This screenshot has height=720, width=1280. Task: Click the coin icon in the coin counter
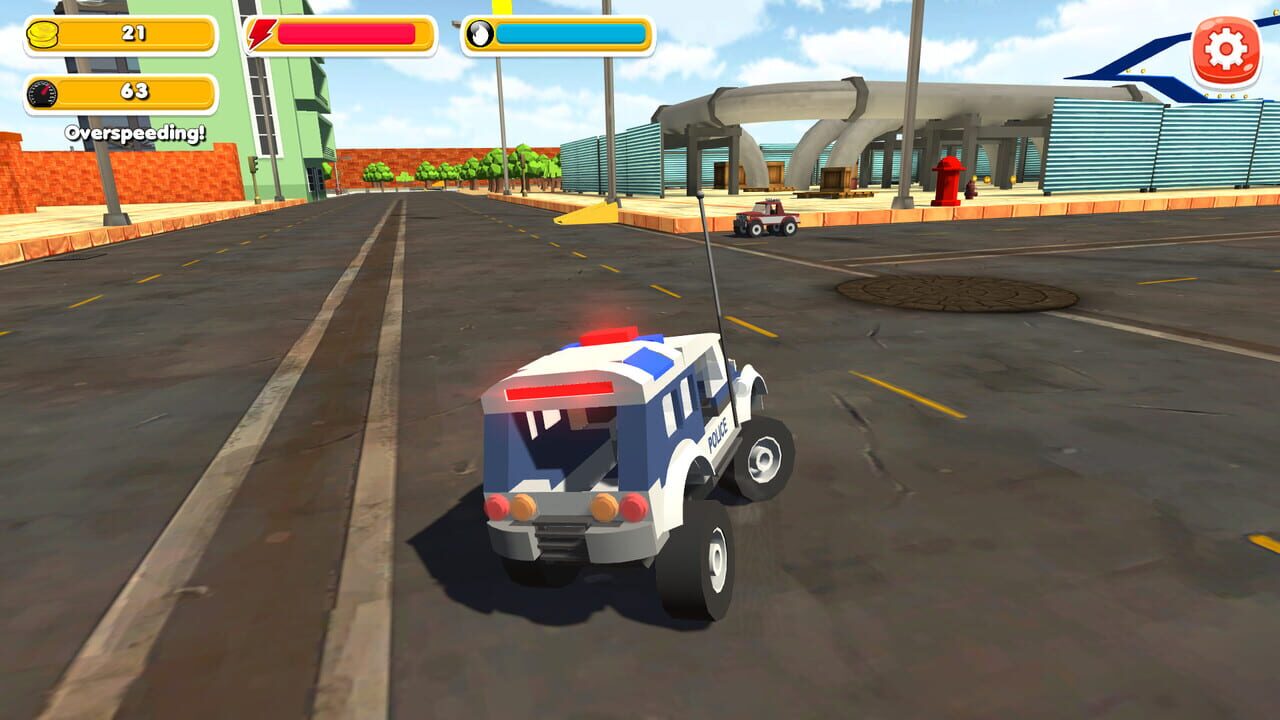[40, 31]
